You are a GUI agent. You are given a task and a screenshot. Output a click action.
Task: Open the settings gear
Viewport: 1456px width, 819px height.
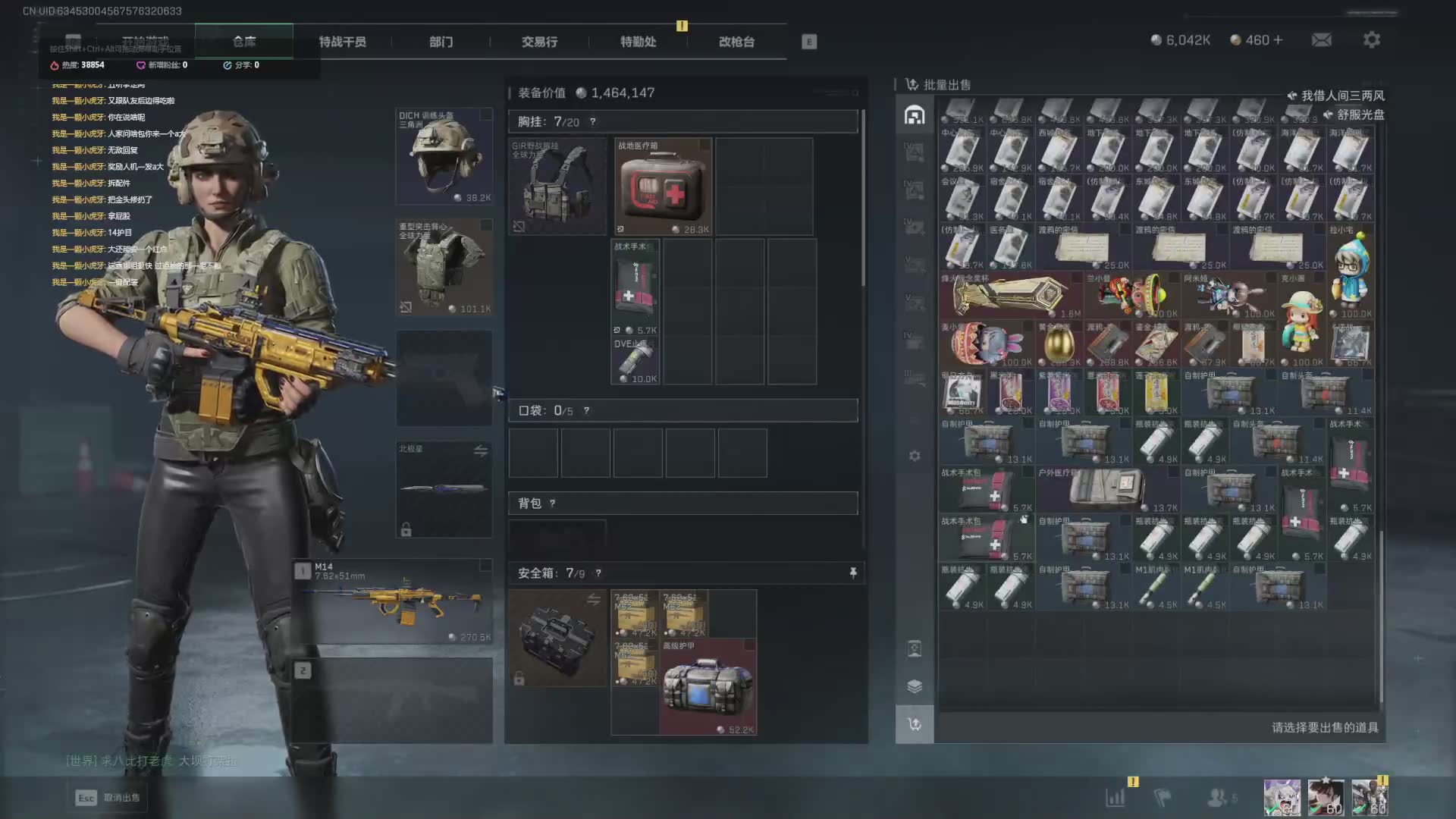point(1372,39)
